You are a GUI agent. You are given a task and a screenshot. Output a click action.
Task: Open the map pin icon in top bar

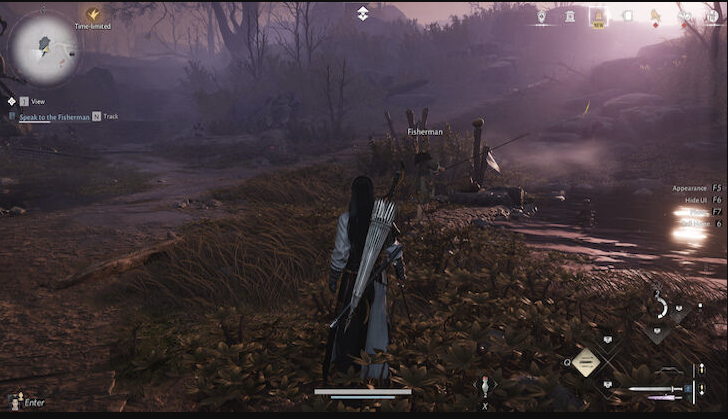541,16
